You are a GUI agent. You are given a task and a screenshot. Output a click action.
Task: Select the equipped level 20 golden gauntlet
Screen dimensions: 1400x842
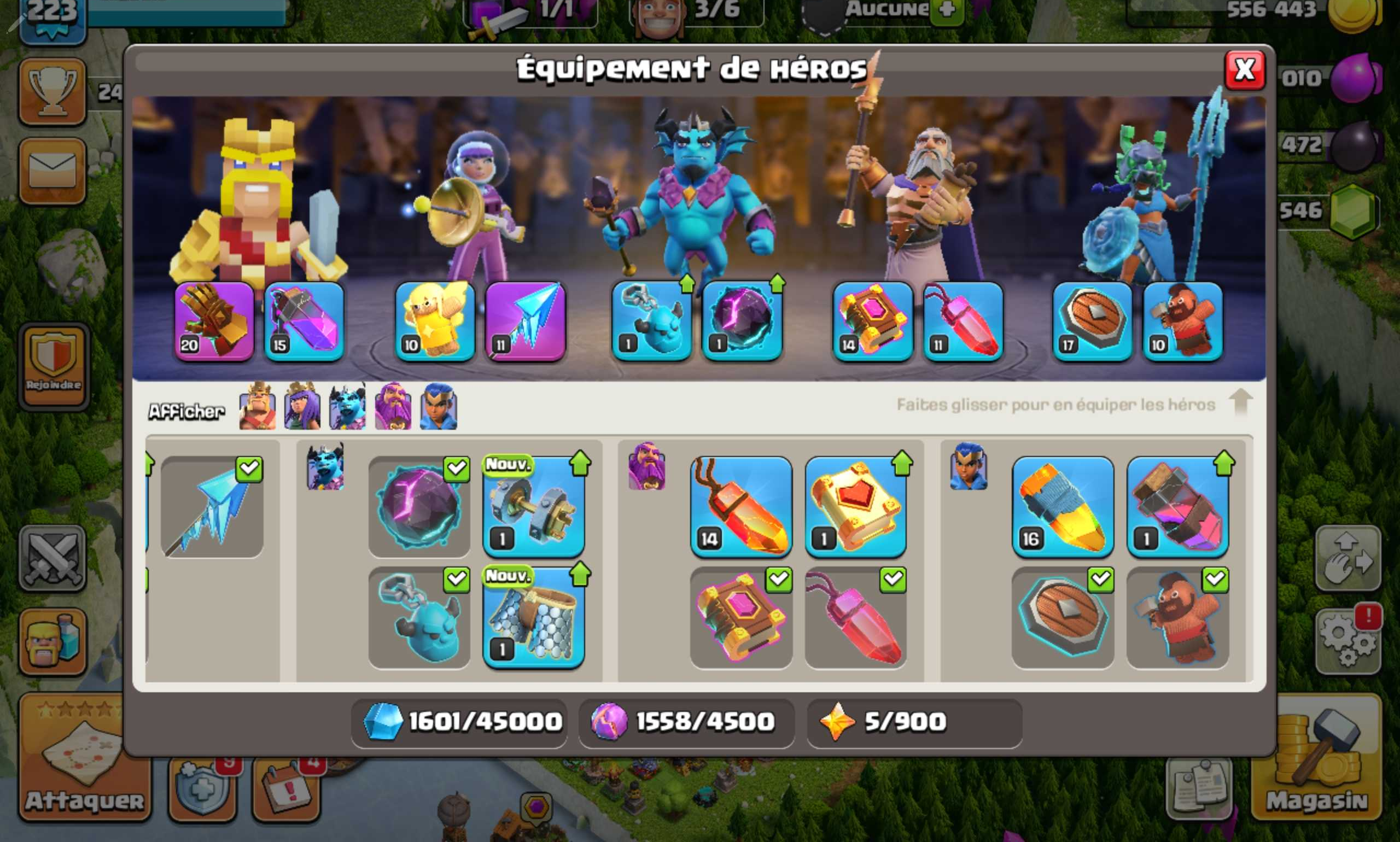tap(214, 321)
